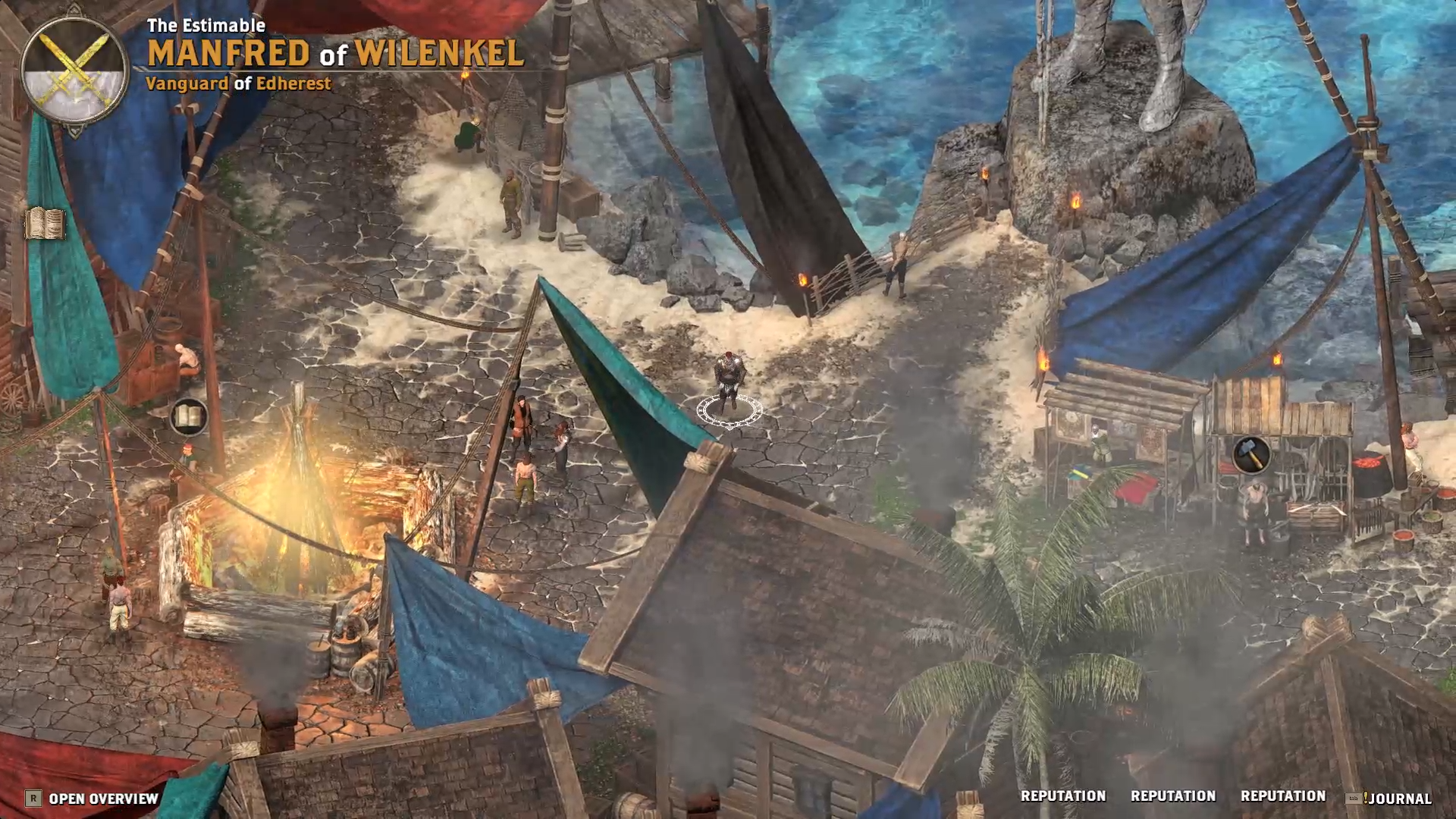Click the exclamation mark beside JOURNAL
The width and height of the screenshot is (1456, 819).
1367,796
